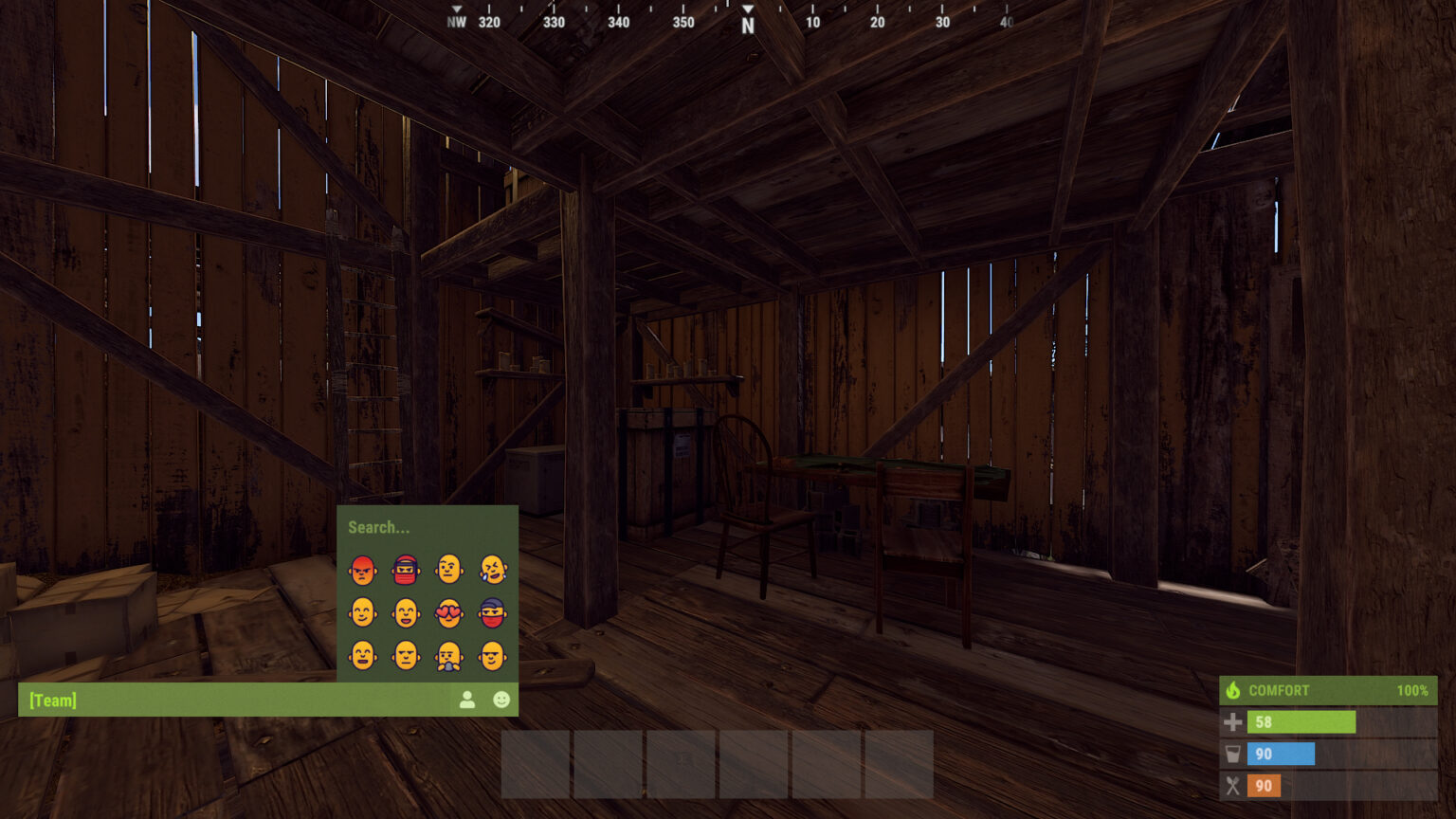Toggle the player mentions person icon
1456x819 pixels.
pyautogui.click(x=468, y=699)
